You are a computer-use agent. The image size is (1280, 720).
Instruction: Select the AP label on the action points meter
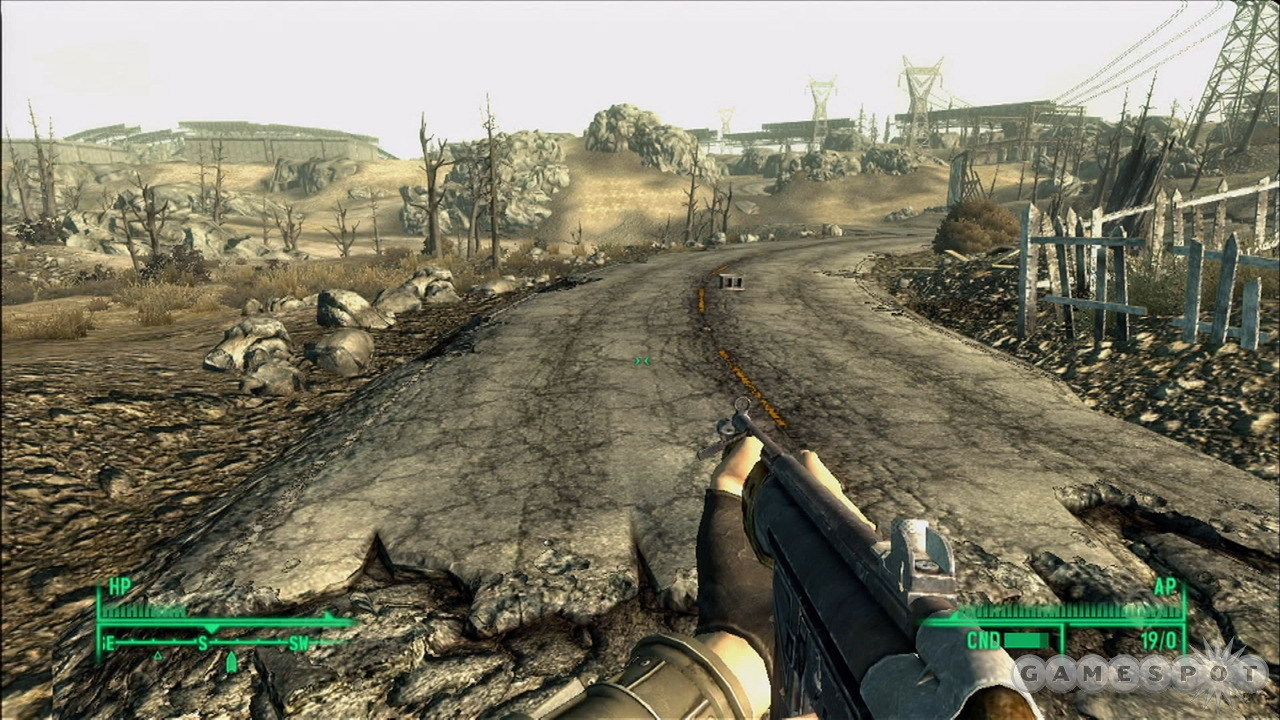point(1164,587)
